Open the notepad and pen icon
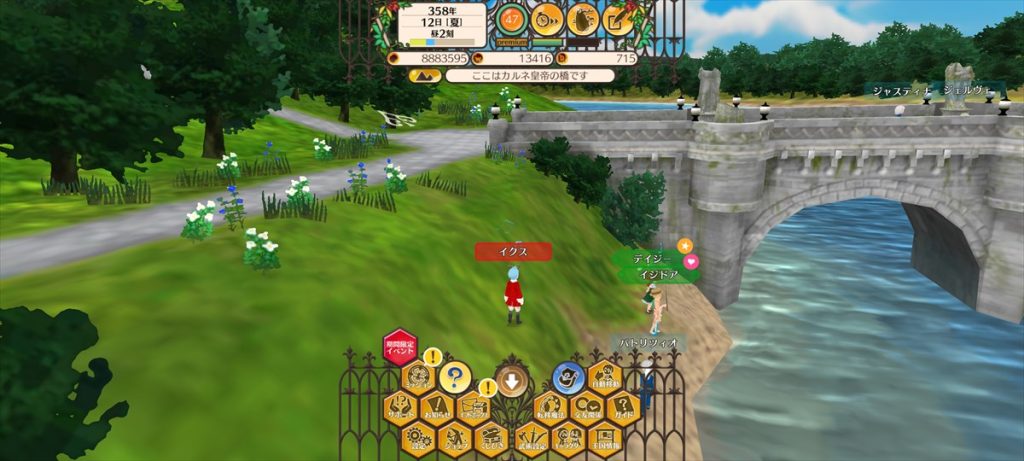This screenshot has height=461, width=1024. coord(619,19)
